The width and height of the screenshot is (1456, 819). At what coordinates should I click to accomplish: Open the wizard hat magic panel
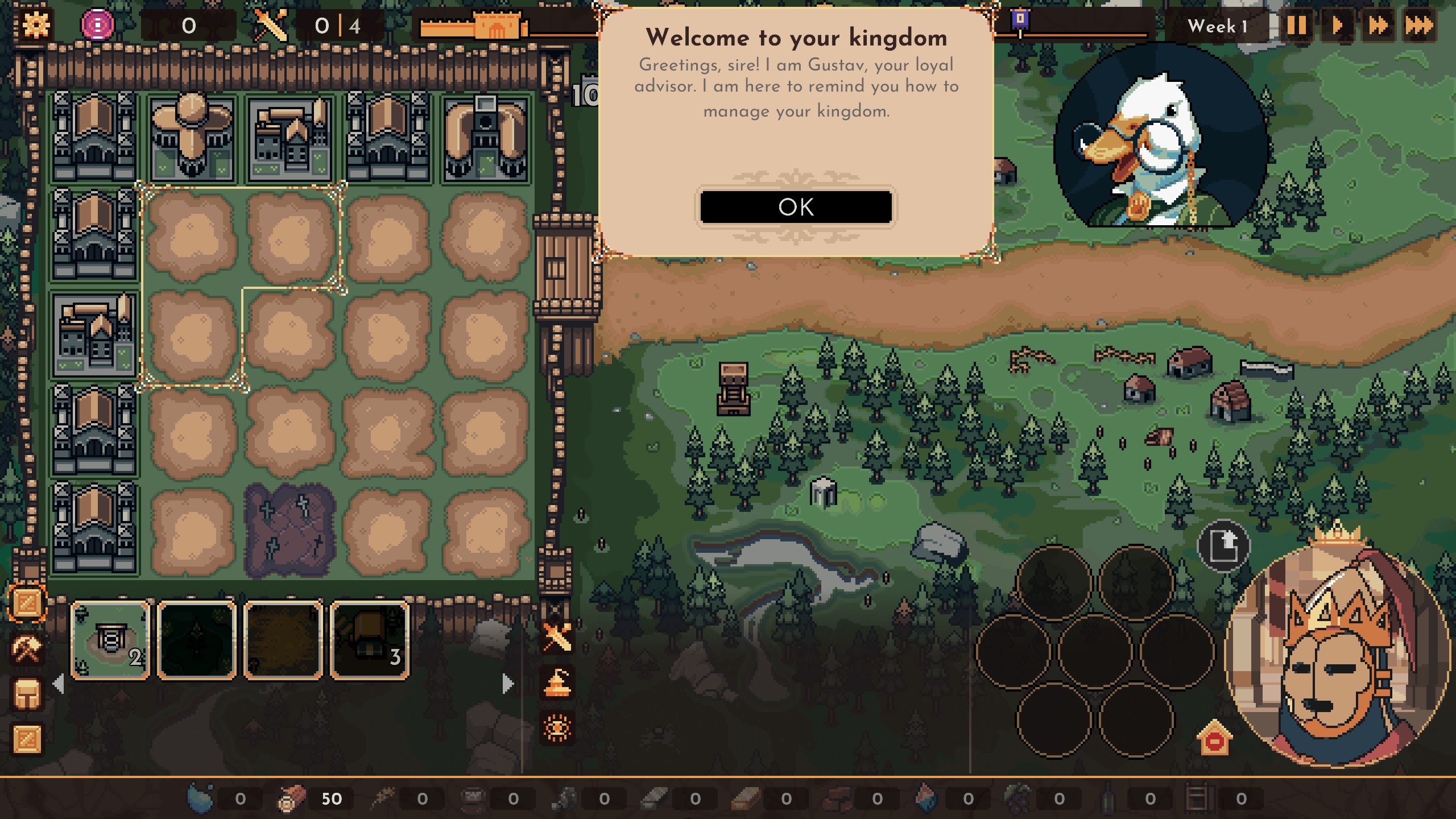click(557, 682)
